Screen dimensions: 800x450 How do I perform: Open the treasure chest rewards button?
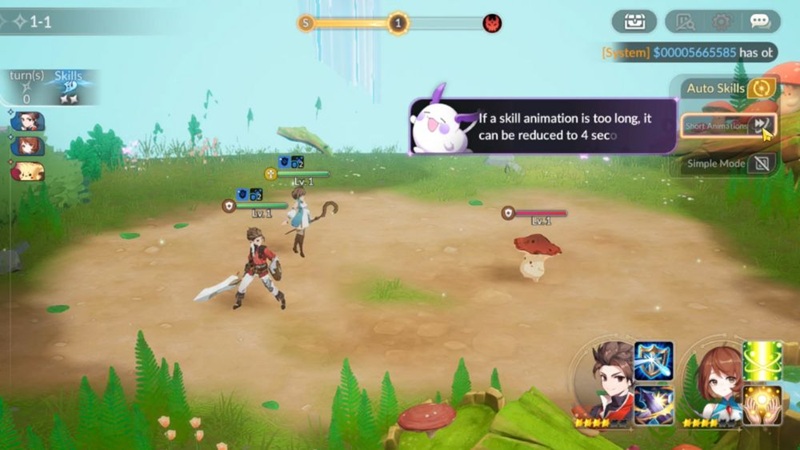(634, 21)
